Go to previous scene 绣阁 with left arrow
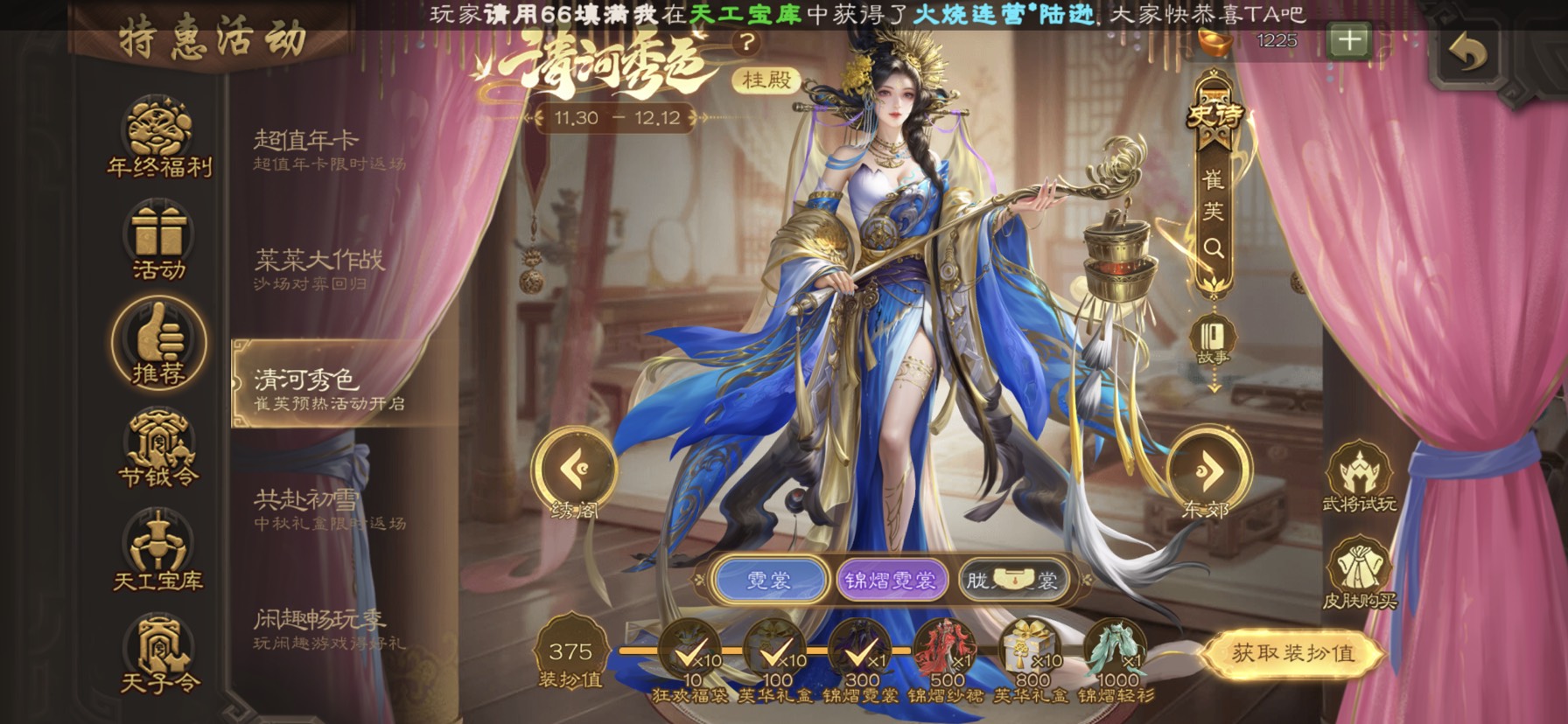 (574, 470)
